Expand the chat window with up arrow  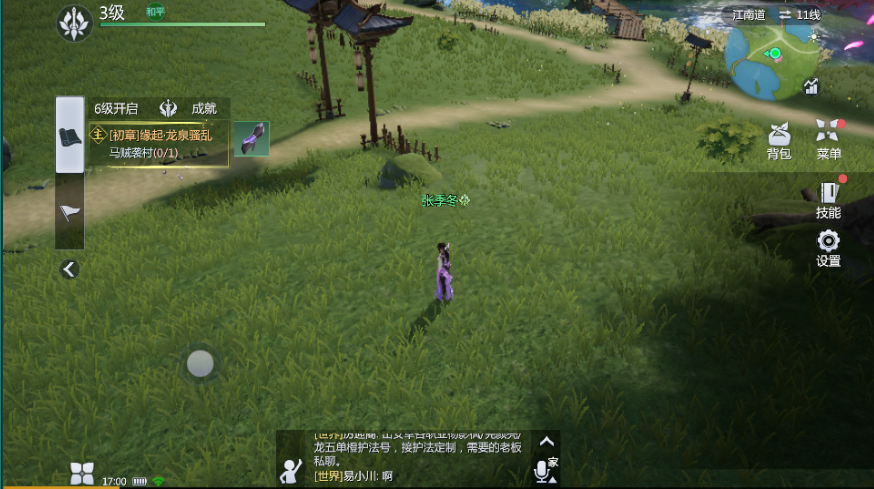546,440
